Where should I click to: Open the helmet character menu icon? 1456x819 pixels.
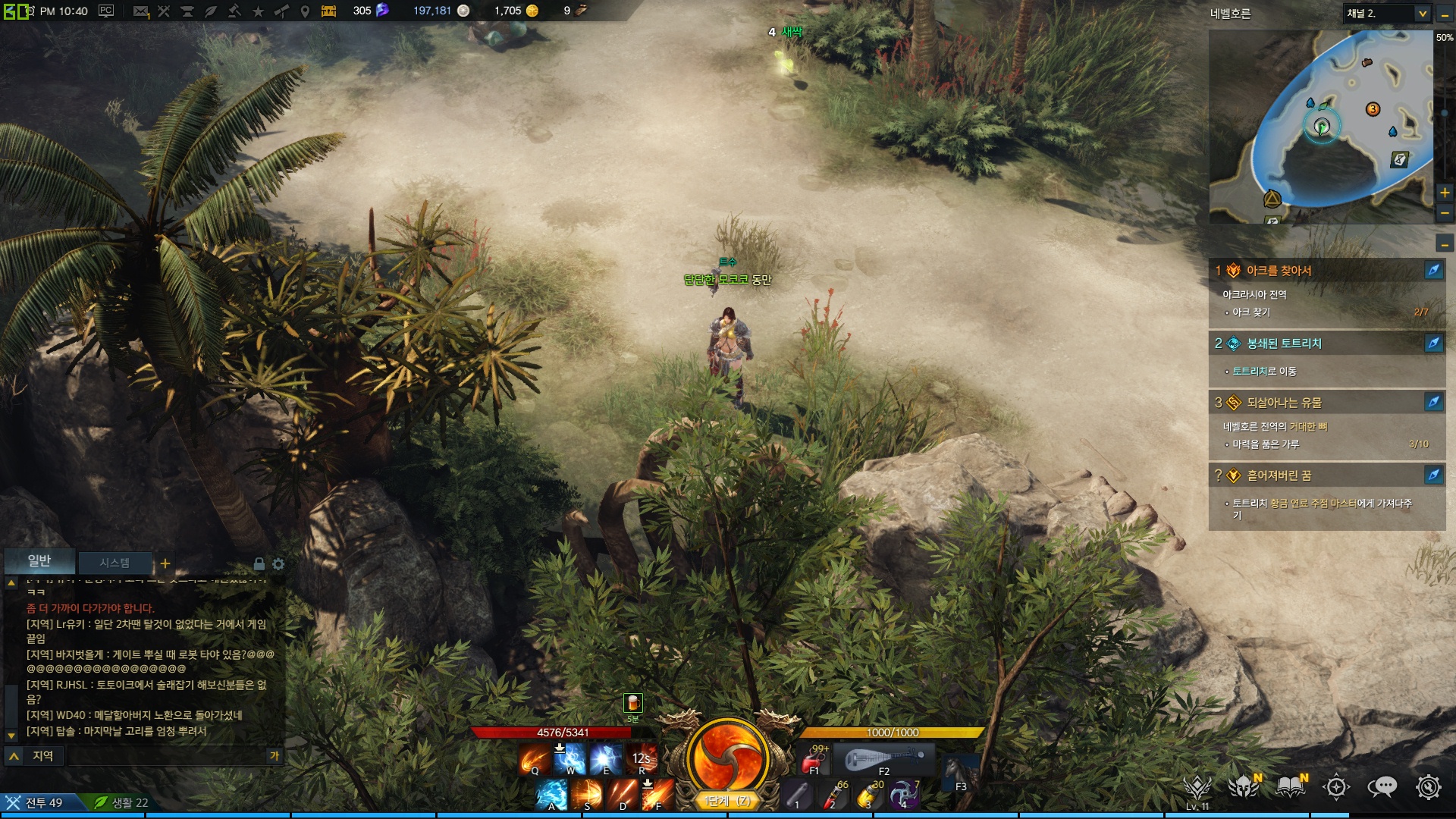(1244, 787)
